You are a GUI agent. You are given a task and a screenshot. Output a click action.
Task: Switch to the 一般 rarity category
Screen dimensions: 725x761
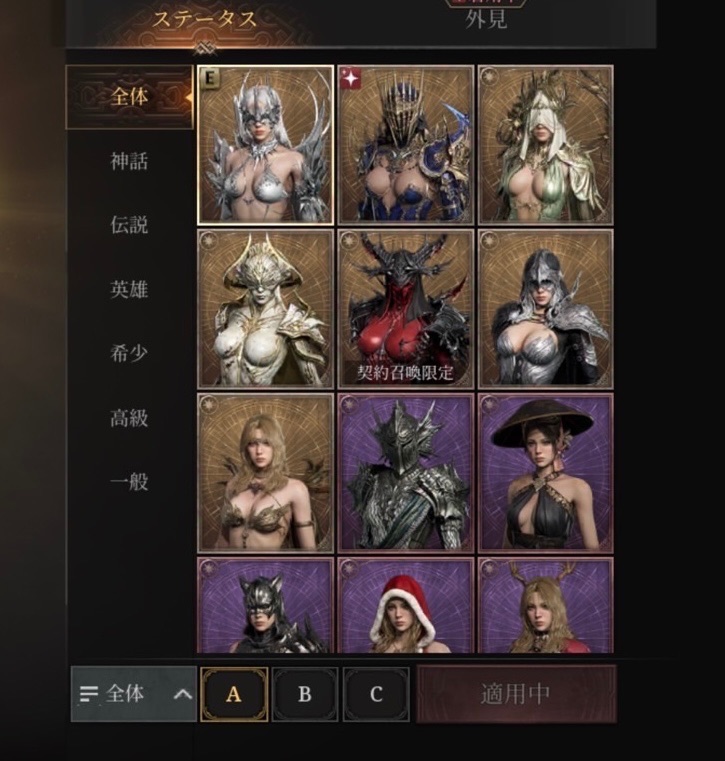point(129,482)
